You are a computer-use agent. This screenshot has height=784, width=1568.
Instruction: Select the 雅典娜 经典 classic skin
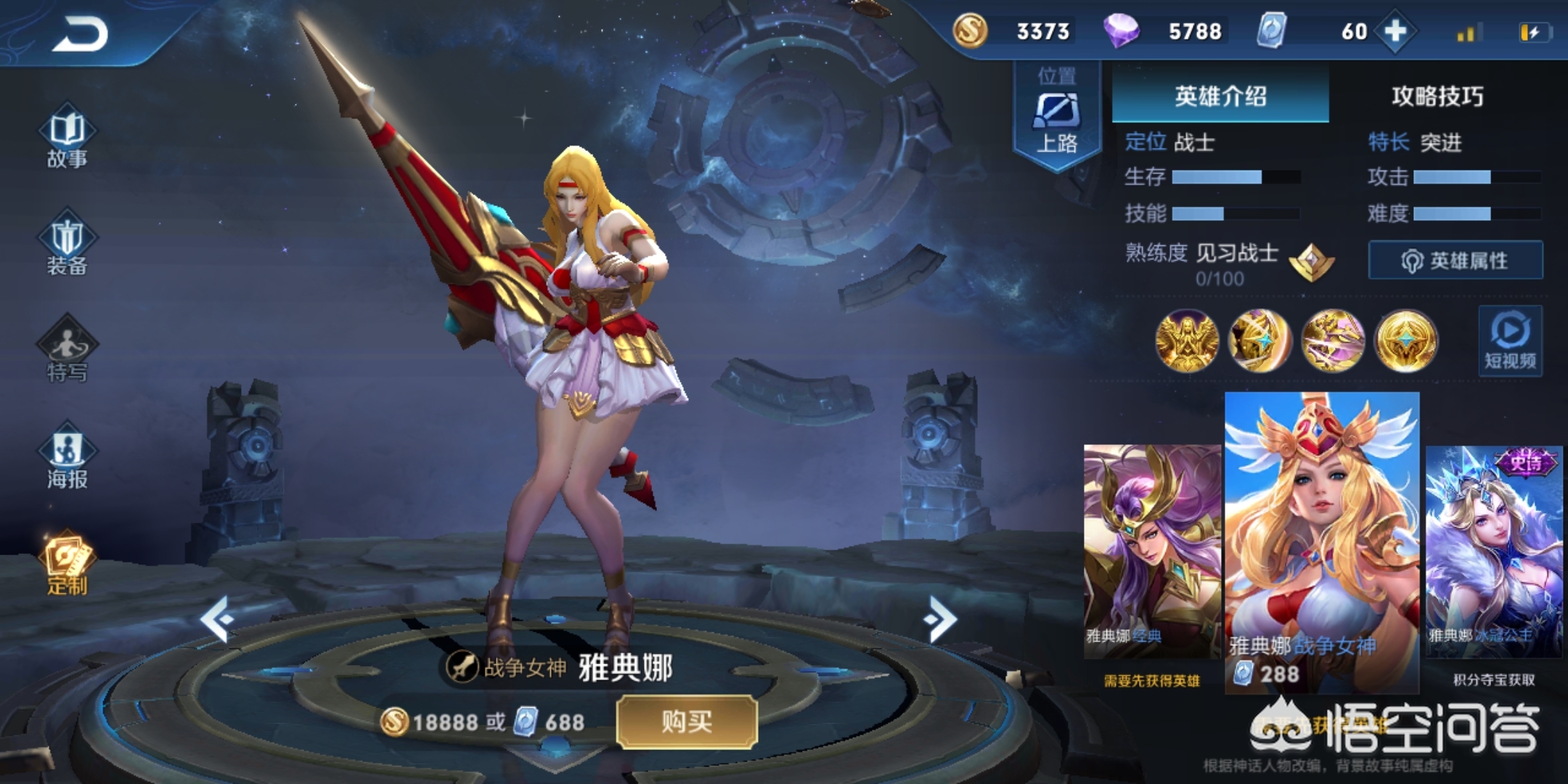1152,552
